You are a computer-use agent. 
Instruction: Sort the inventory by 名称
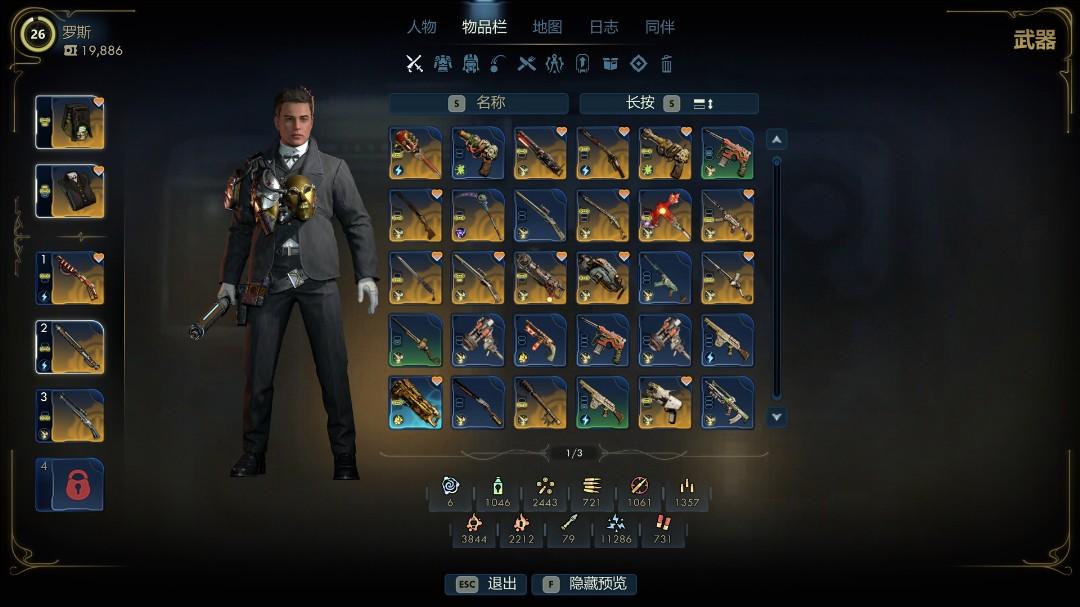pyautogui.click(x=478, y=103)
